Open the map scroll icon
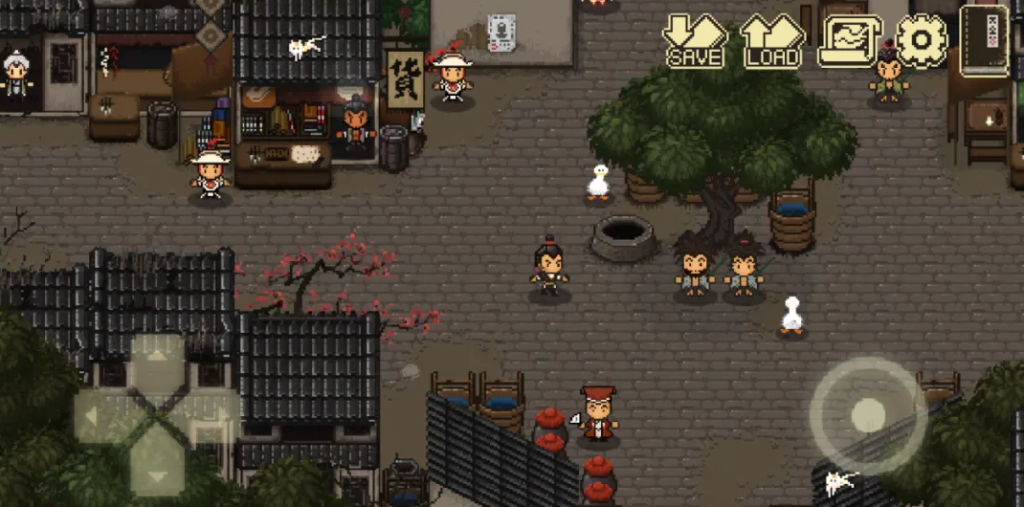 click(849, 41)
